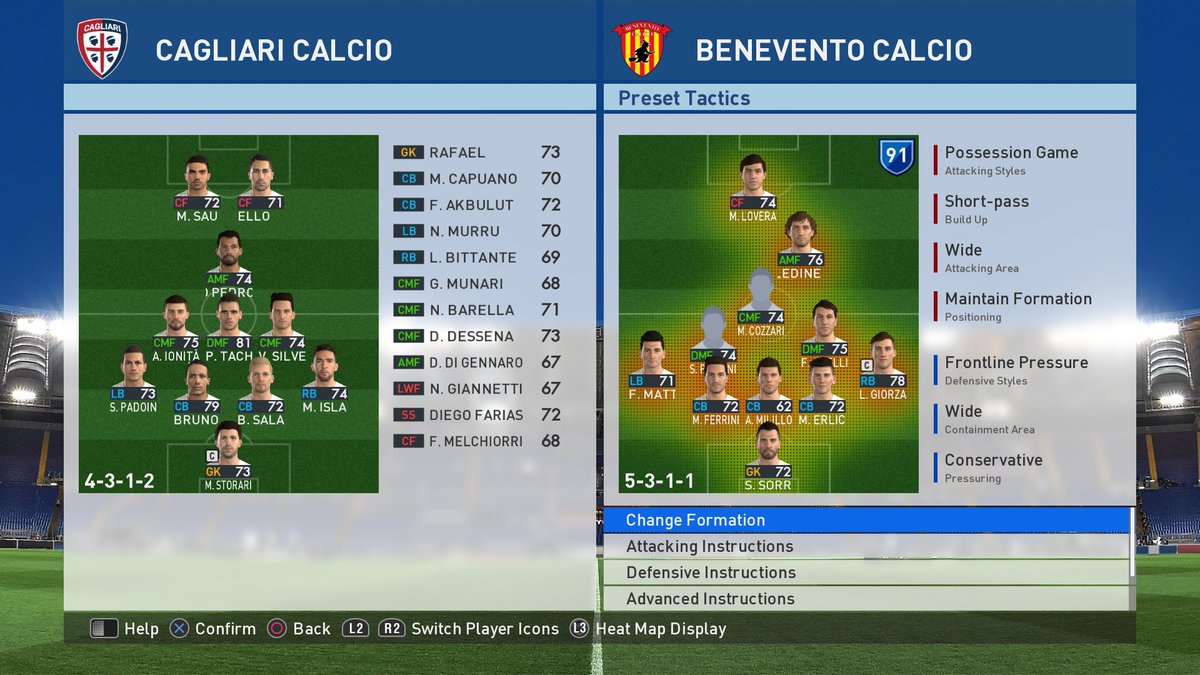Adjust the Conservative pressuring setting
The width and height of the screenshot is (1200, 675).
(993, 467)
